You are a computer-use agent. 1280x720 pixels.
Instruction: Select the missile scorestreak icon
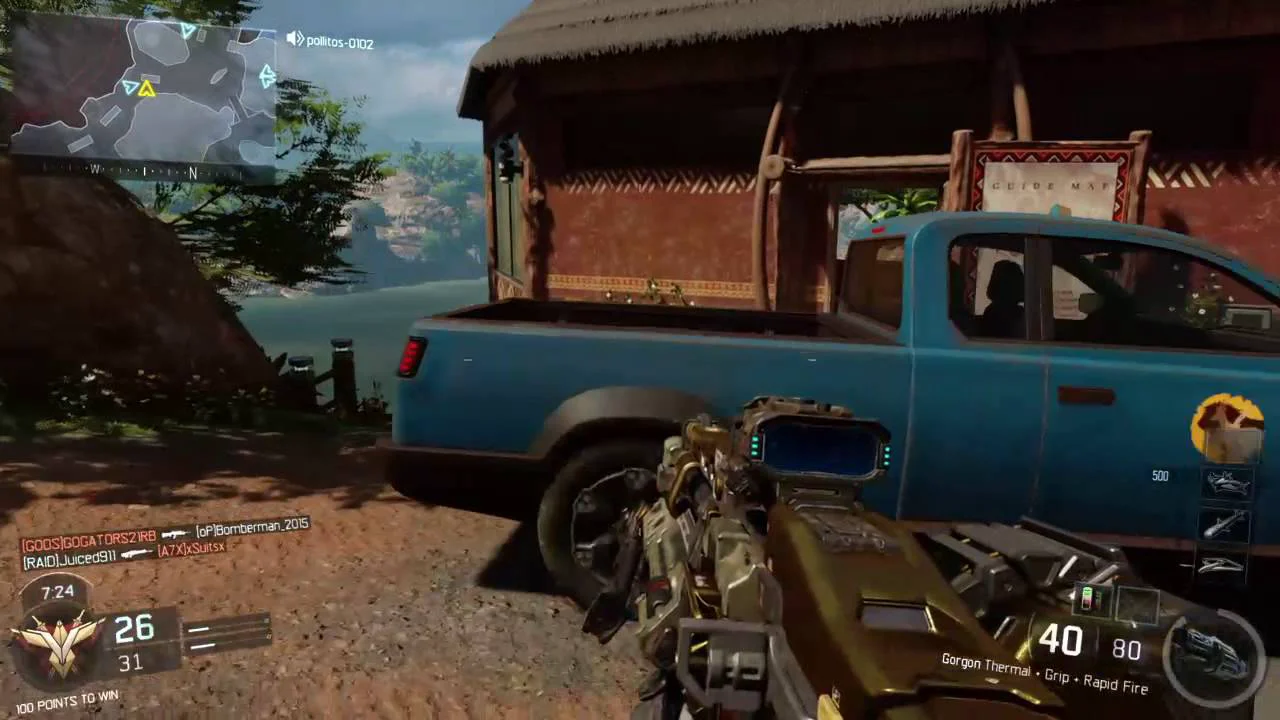pos(1226,524)
